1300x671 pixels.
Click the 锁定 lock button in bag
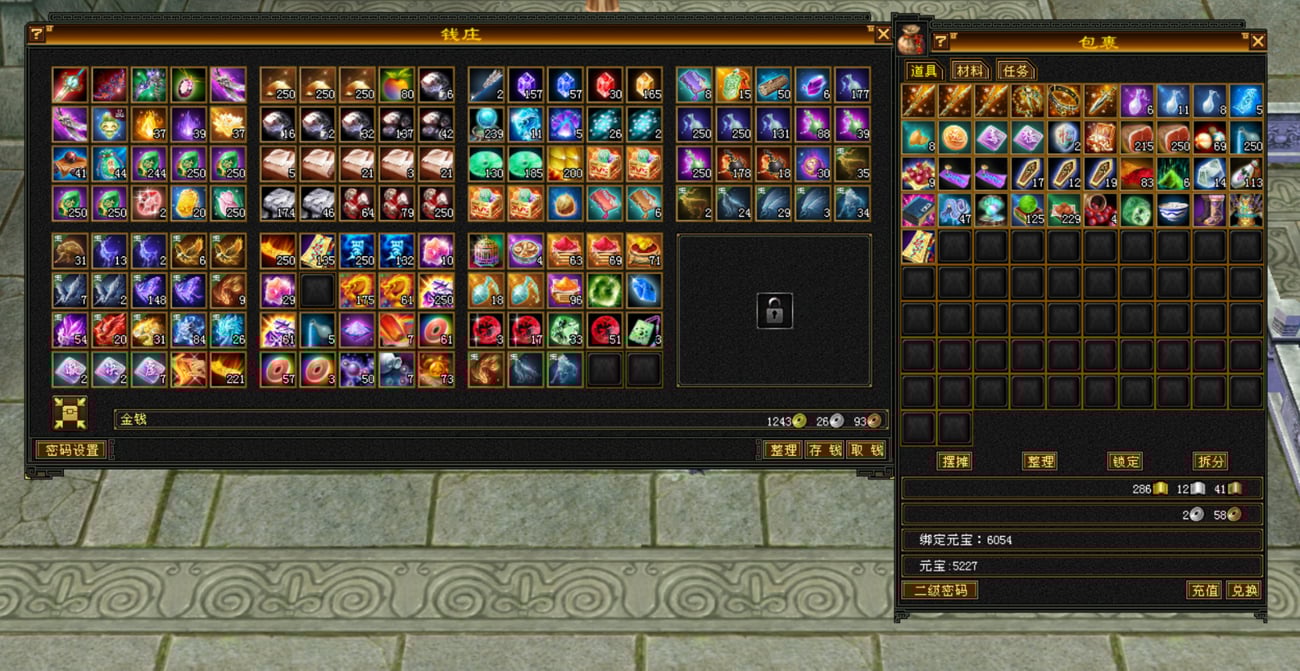tap(1125, 461)
